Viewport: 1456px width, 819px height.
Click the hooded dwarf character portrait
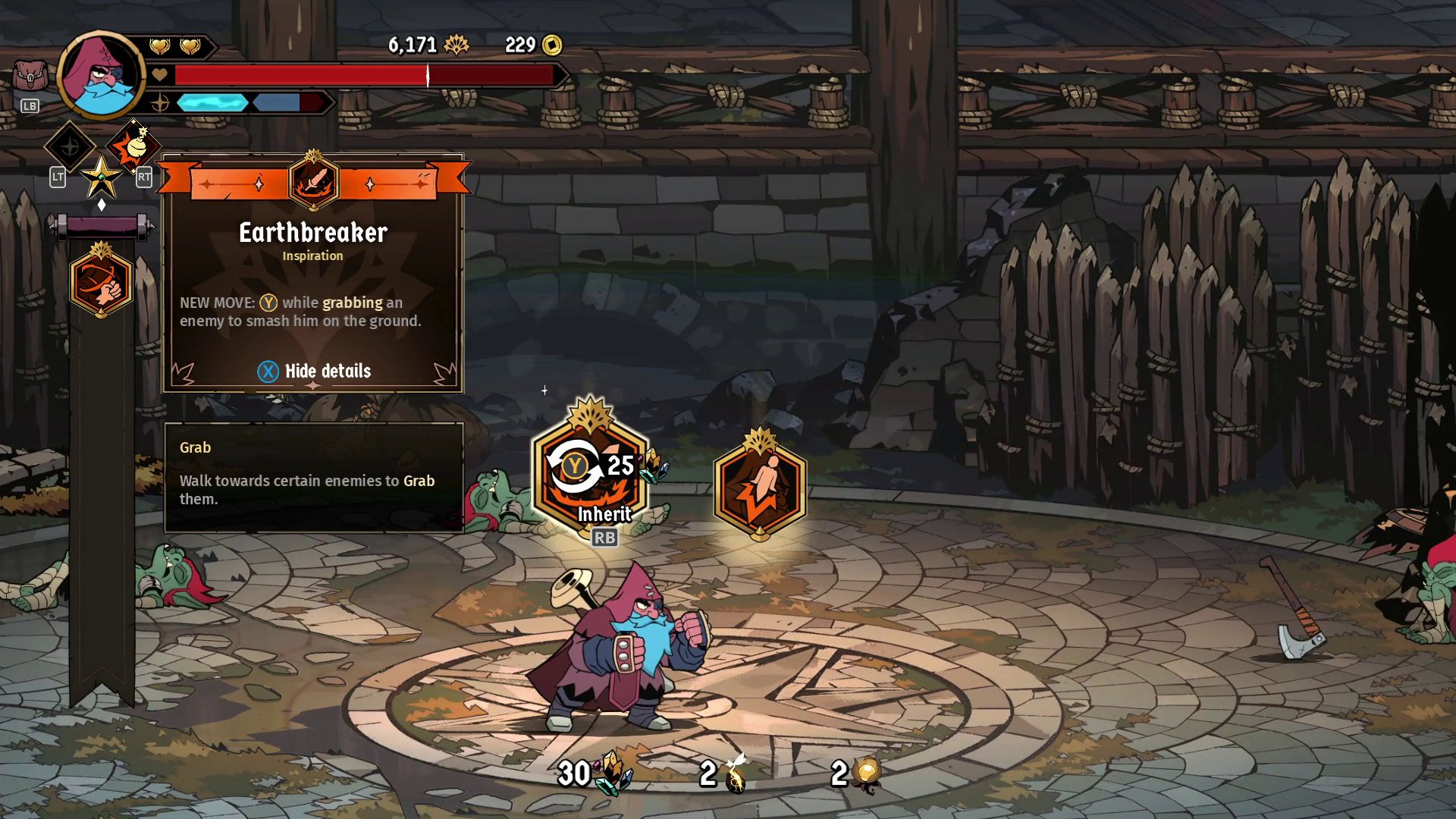[101, 75]
